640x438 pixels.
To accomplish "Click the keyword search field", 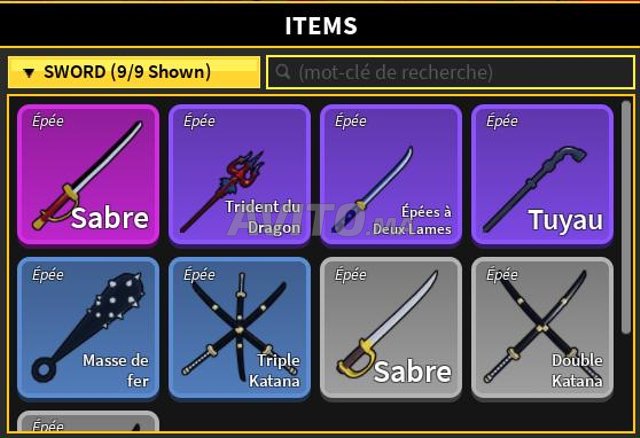I will (x=450, y=72).
